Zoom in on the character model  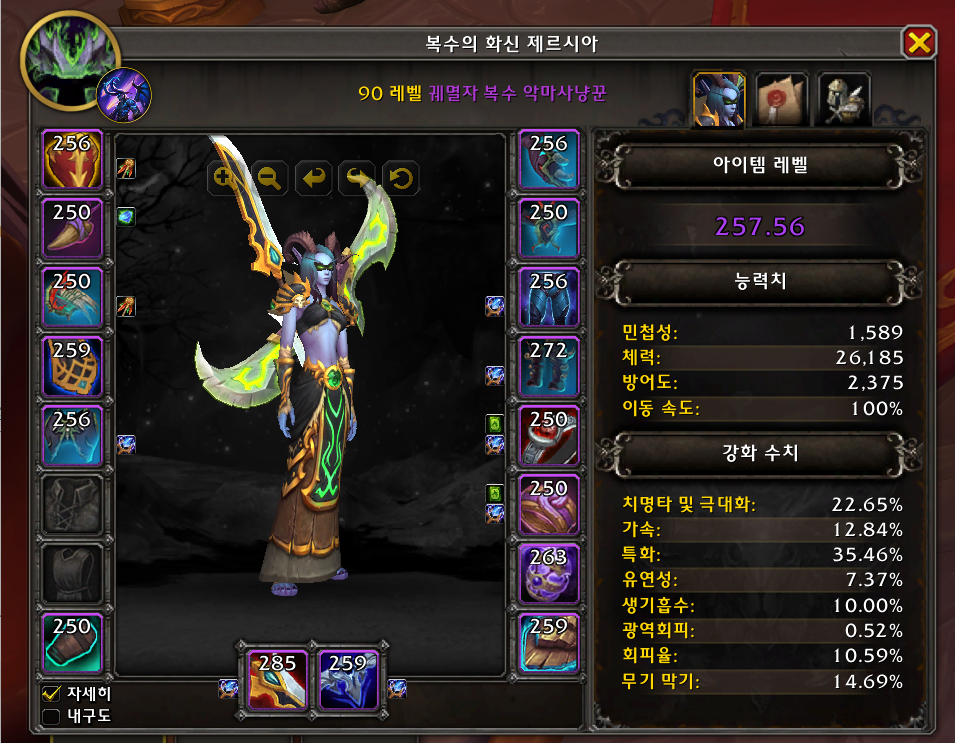tap(223, 178)
